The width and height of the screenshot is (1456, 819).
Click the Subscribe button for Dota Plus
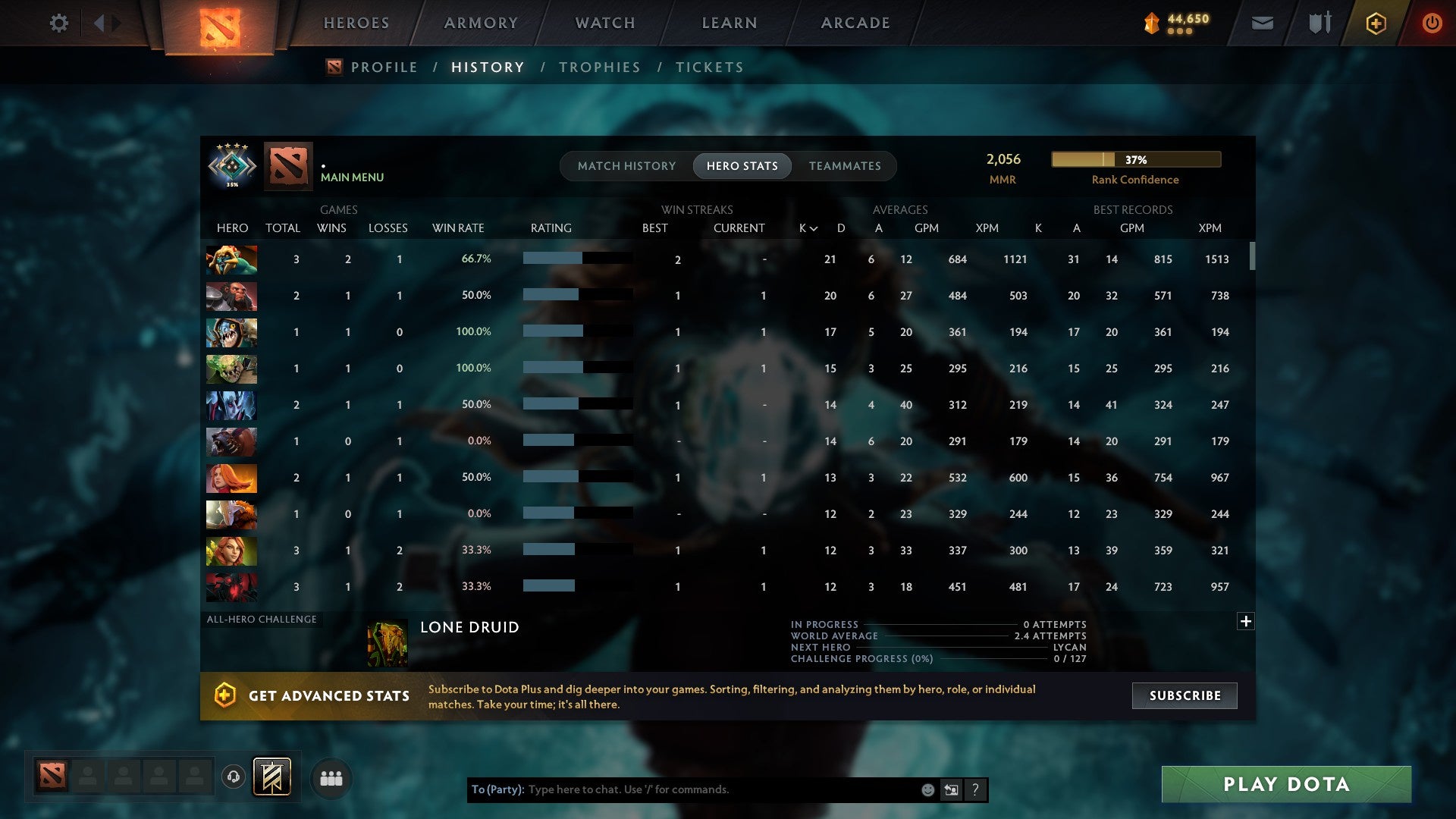coord(1184,695)
